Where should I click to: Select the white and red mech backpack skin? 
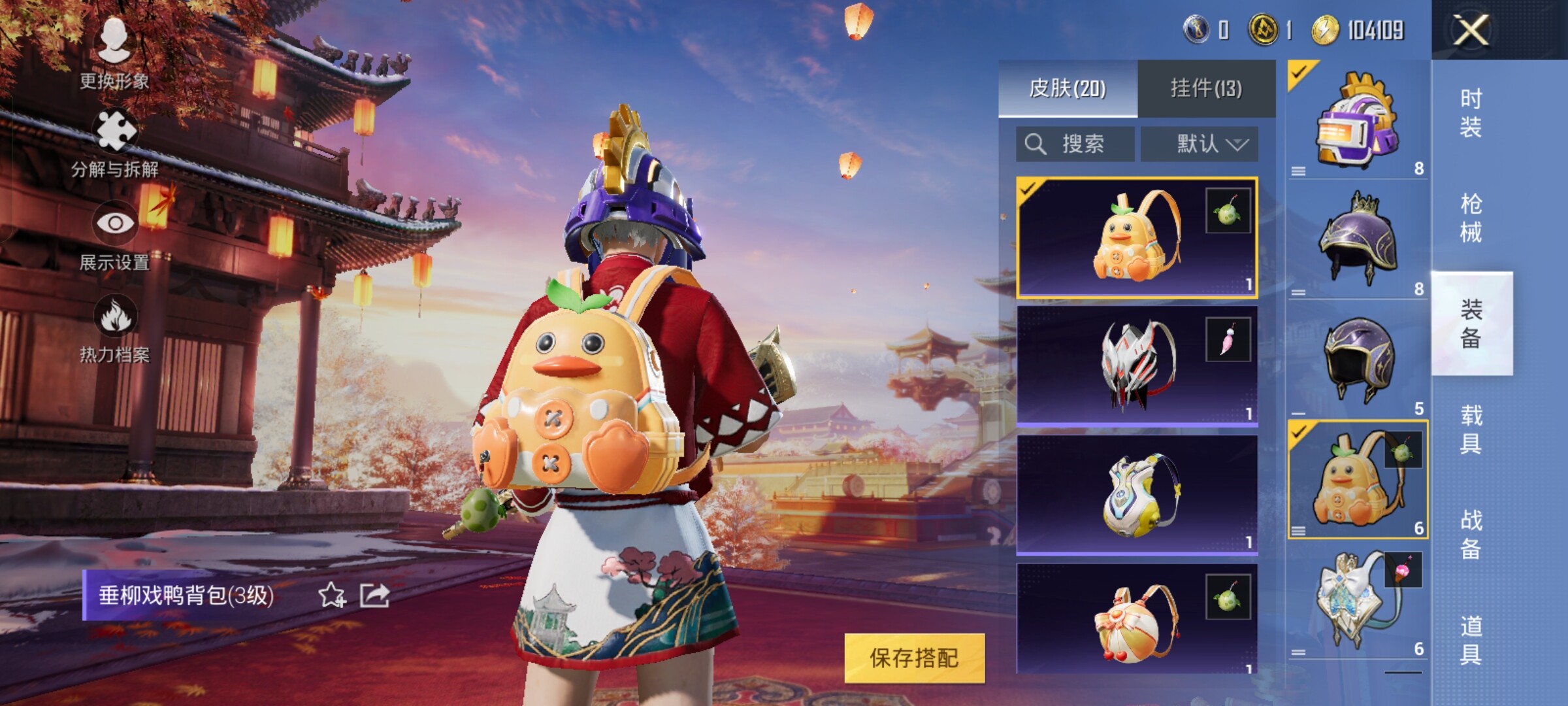pyautogui.click(x=1137, y=366)
